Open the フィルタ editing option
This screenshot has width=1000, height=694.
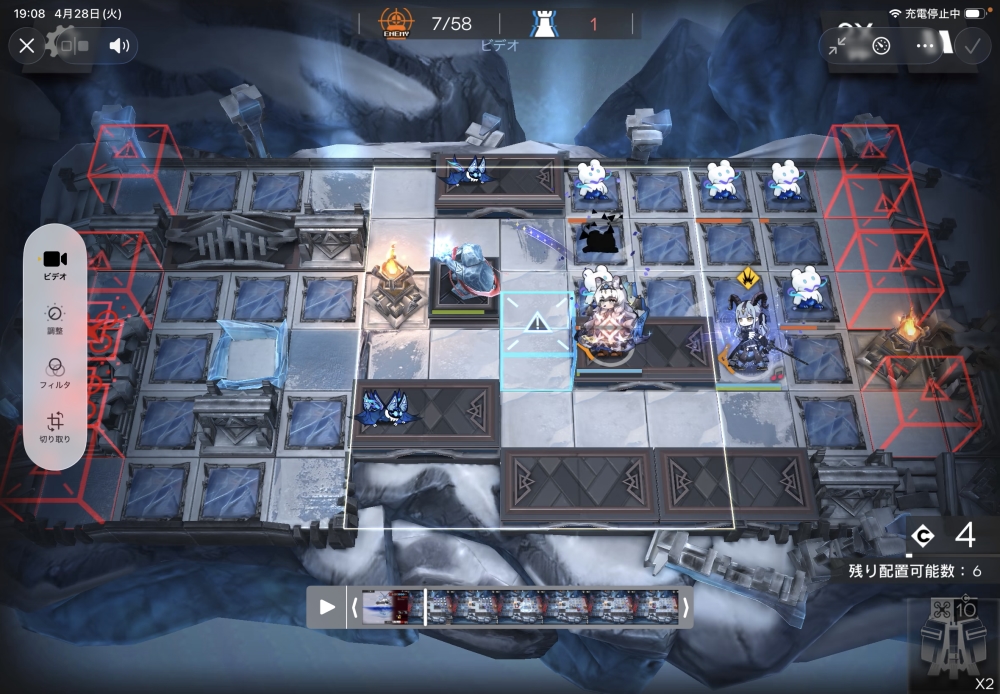pyautogui.click(x=56, y=373)
